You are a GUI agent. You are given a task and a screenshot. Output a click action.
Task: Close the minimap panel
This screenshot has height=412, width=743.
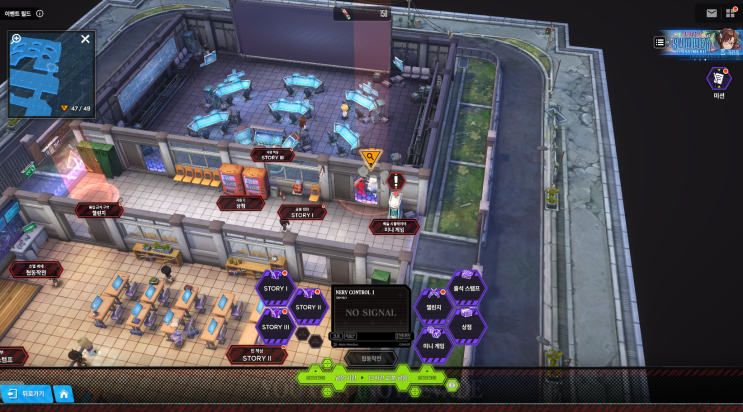point(86,39)
